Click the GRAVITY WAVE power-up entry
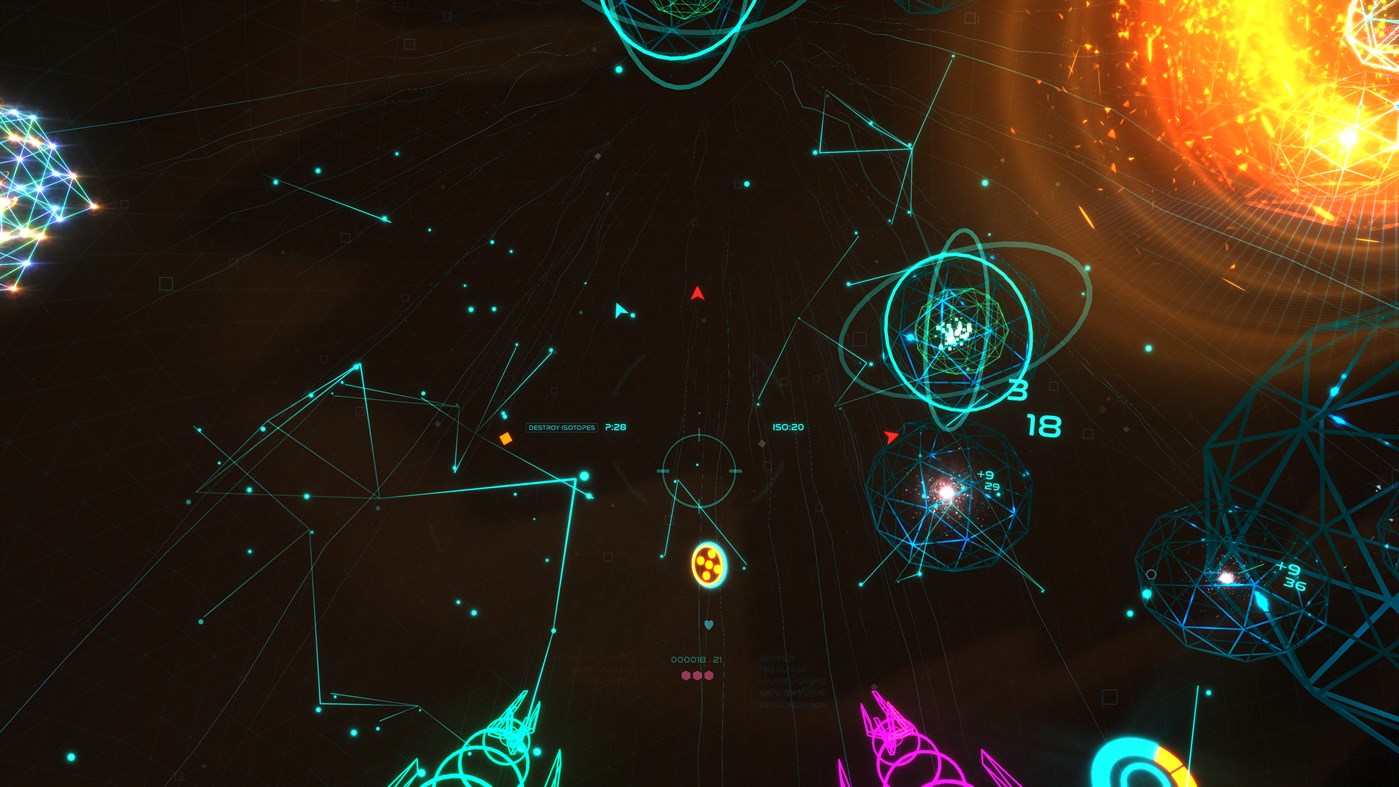 coord(790,694)
